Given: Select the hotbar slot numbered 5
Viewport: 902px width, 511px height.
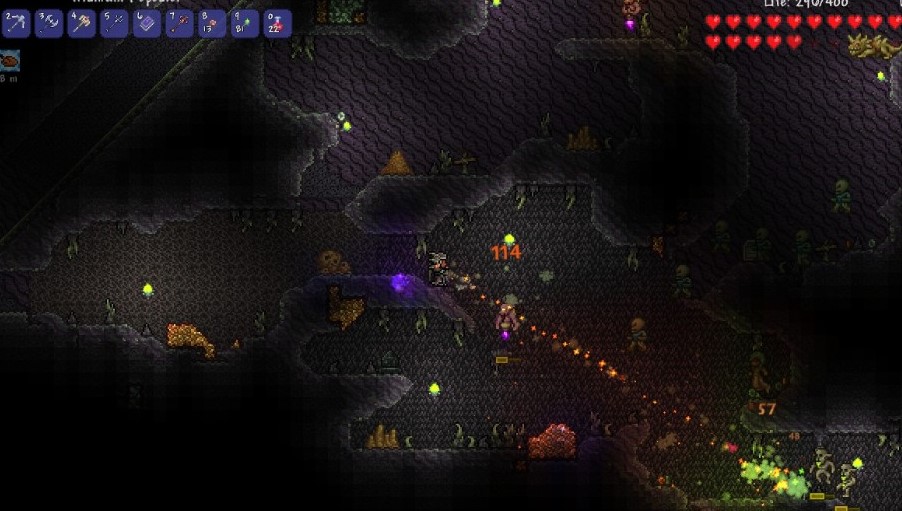Looking at the screenshot, I should (114, 23).
